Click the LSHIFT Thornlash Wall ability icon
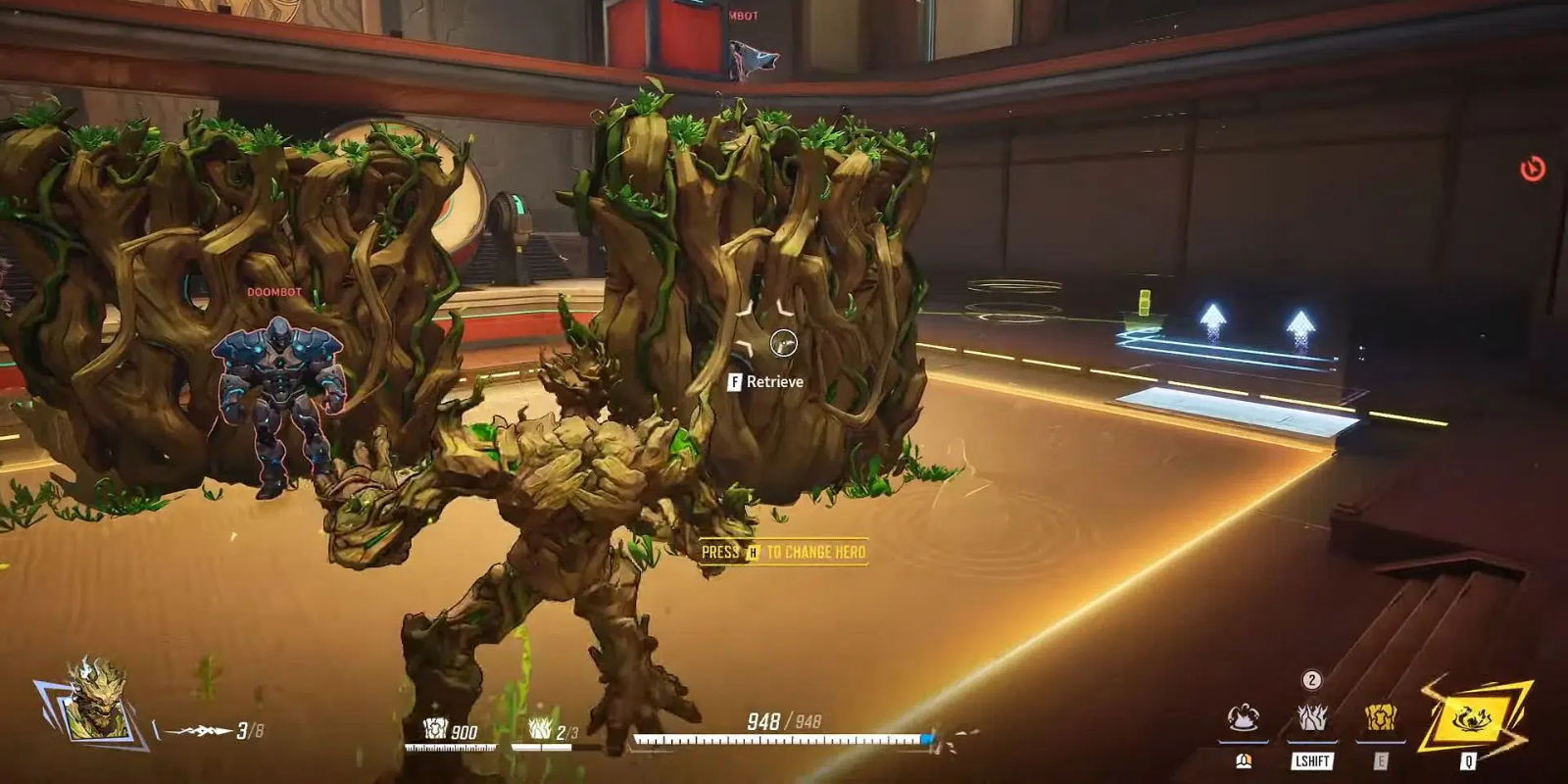Viewport: 1568px width, 784px height. [x=1310, y=718]
